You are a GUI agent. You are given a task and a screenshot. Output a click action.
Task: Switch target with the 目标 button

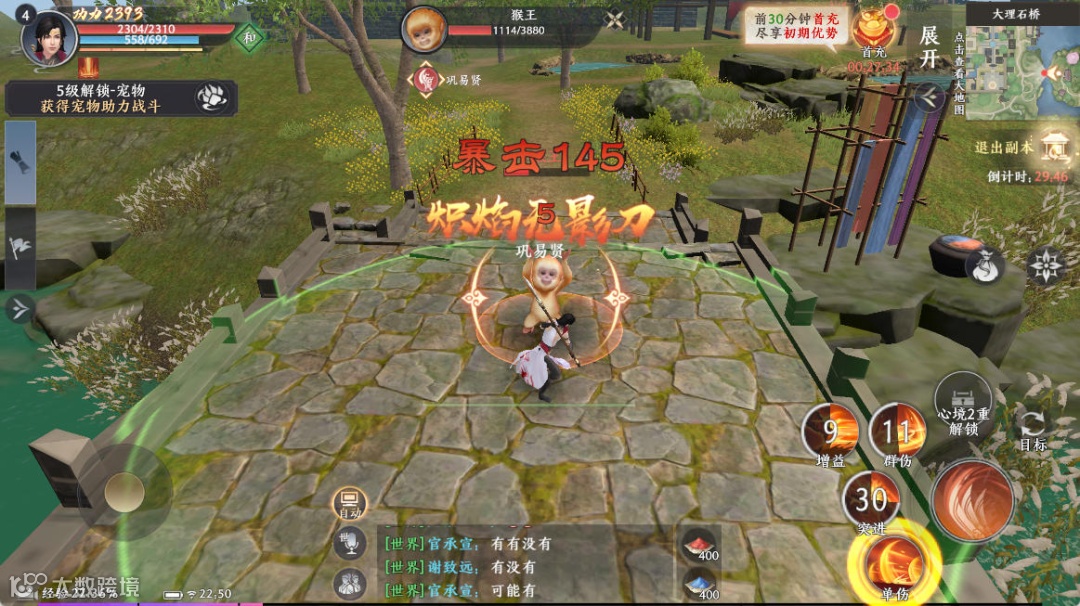click(x=1032, y=428)
